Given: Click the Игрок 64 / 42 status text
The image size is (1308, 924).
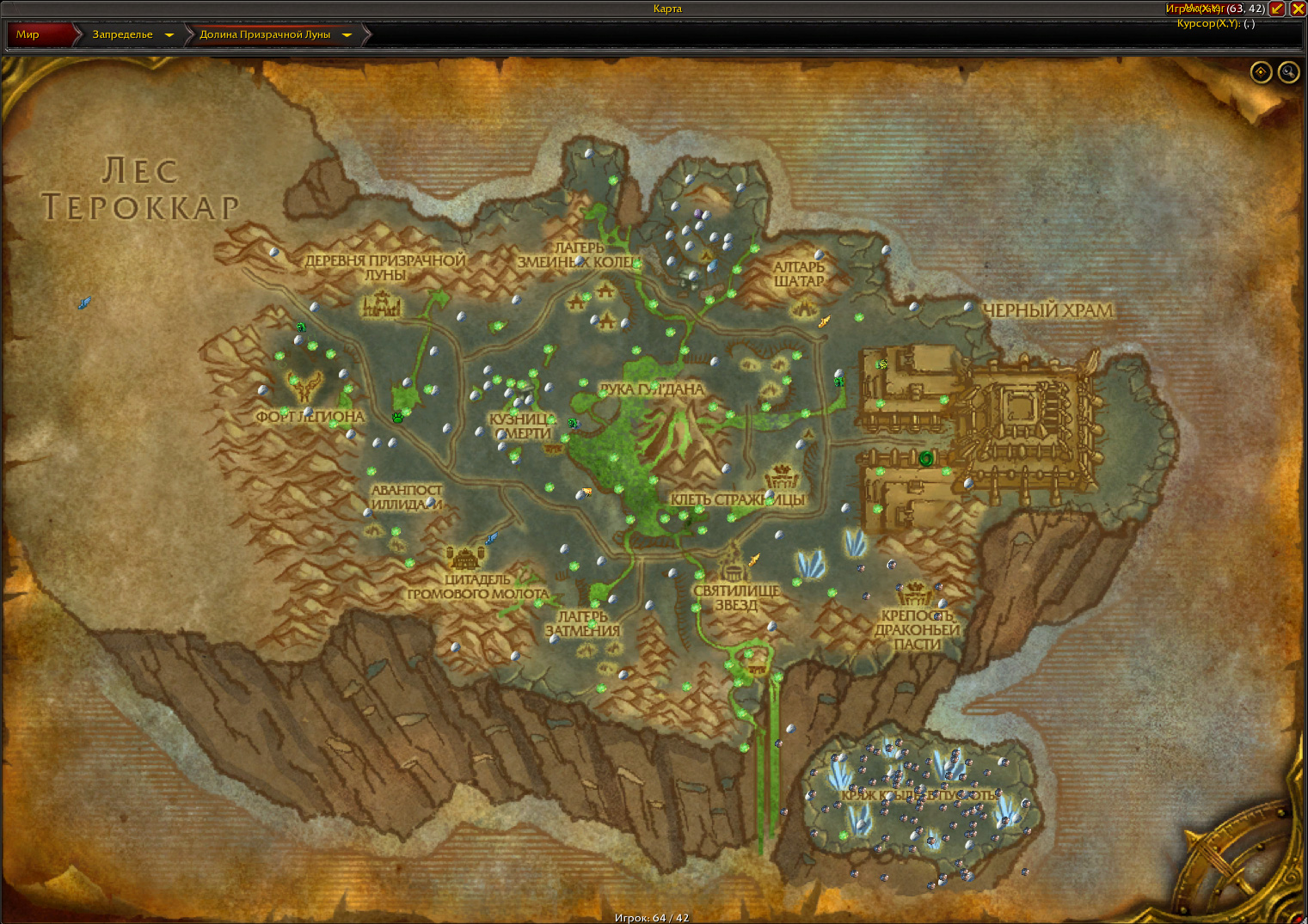Looking at the screenshot, I should [x=654, y=917].
